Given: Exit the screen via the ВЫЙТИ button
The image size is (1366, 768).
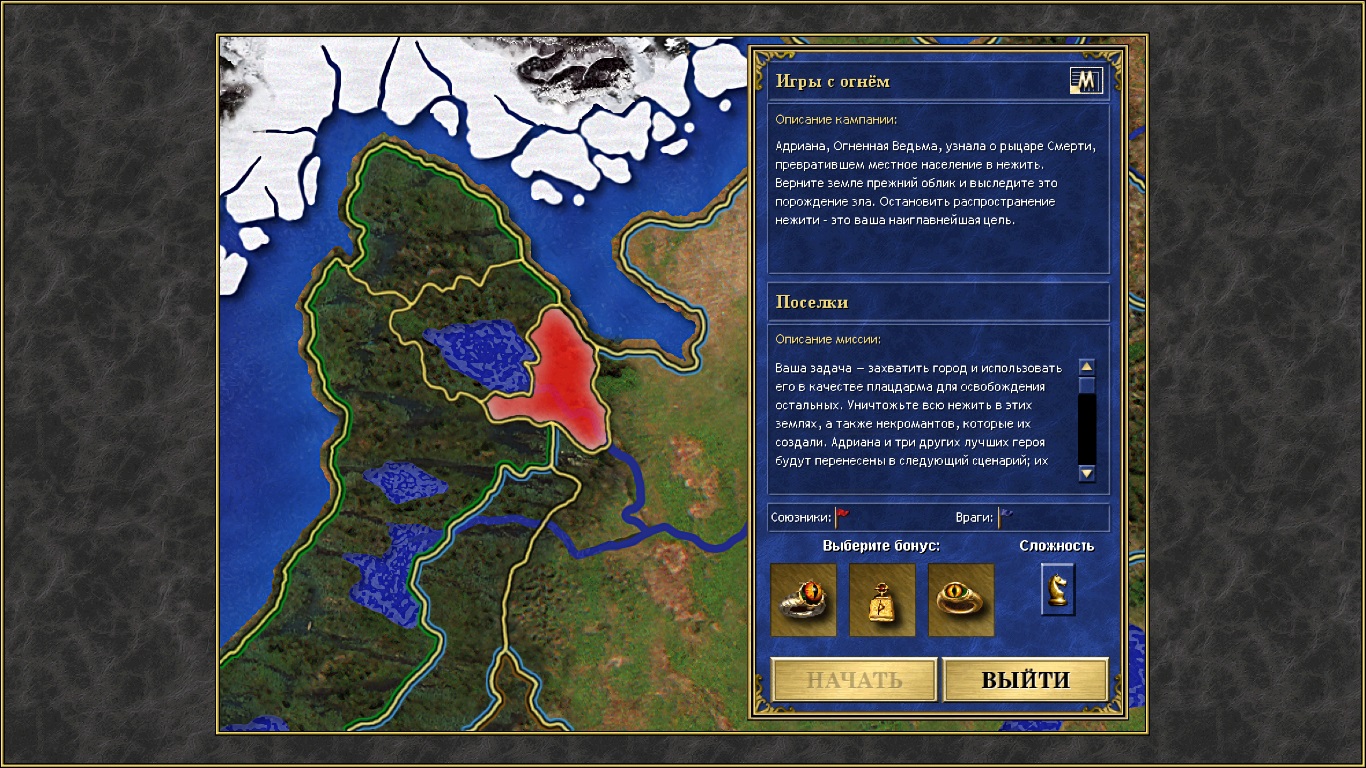Looking at the screenshot, I should [1025, 680].
